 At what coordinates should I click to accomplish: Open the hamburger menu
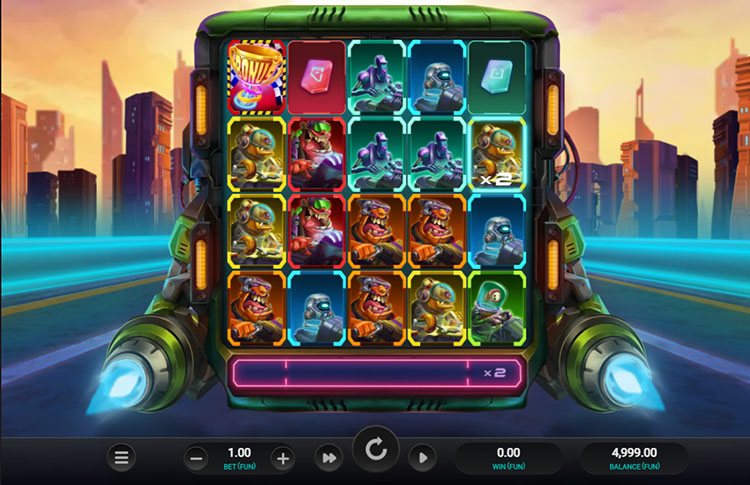(x=122, y=458)
